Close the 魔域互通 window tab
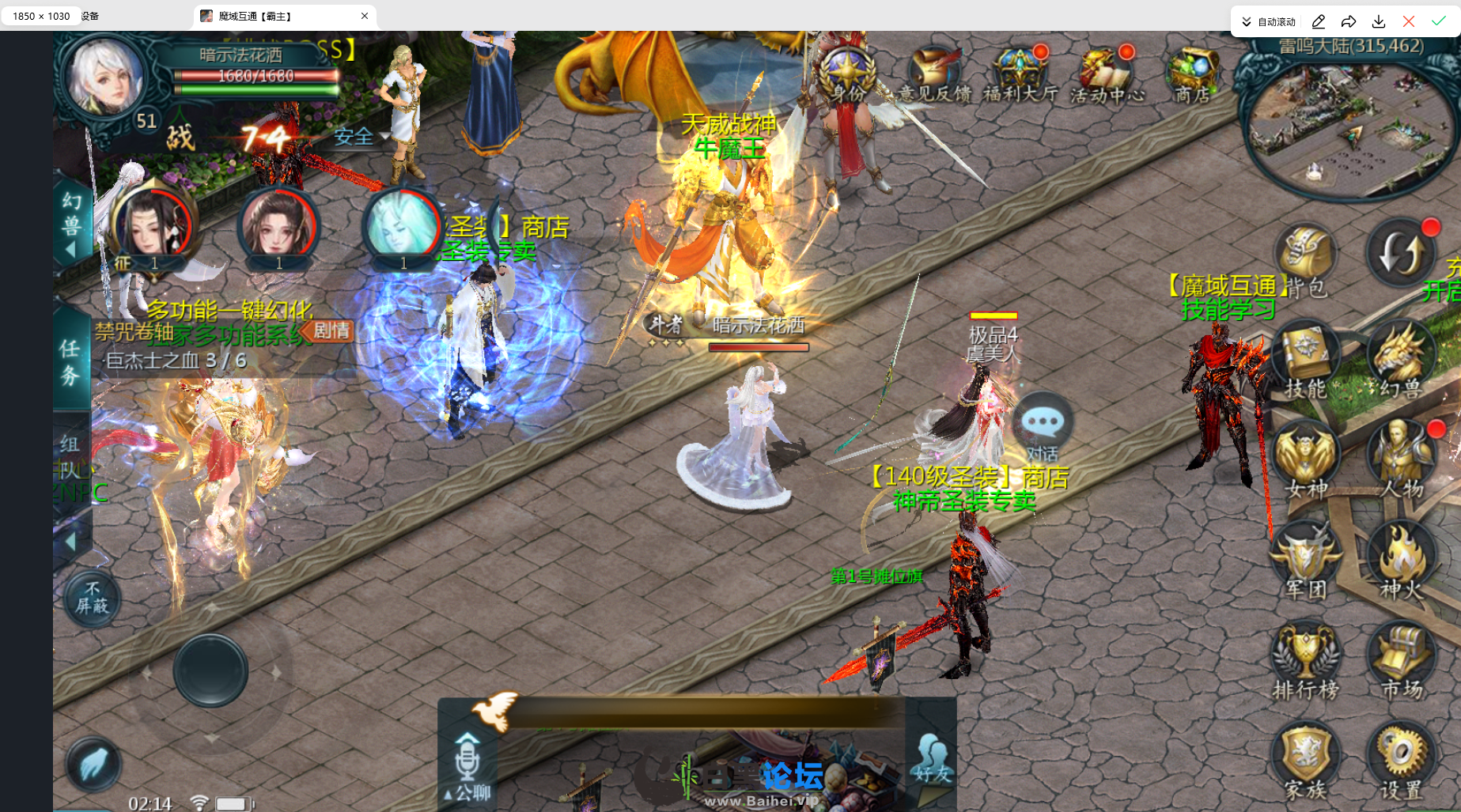 (x=365, y=16)
